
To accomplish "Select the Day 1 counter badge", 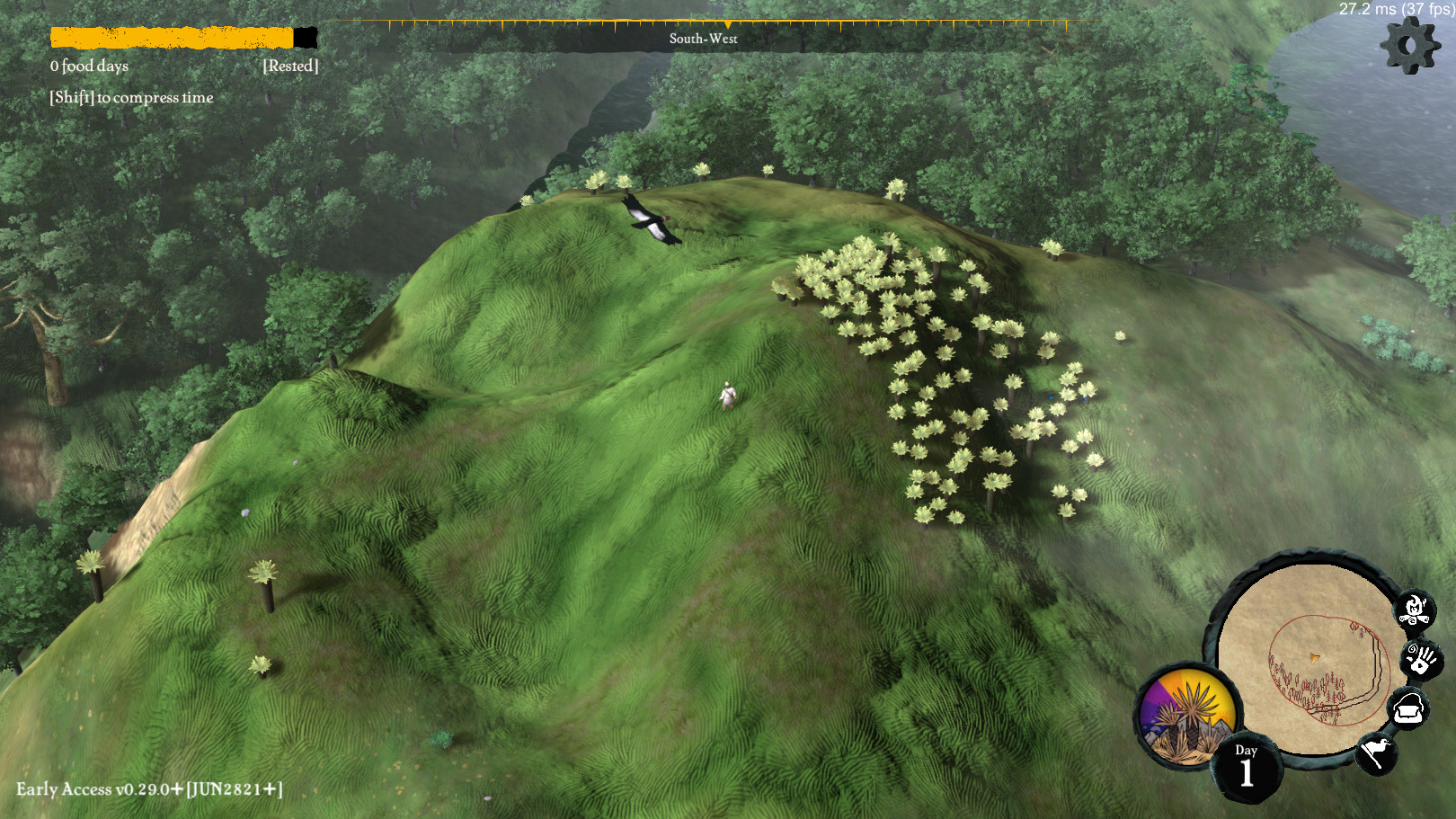I will (x=1246, y=767).
